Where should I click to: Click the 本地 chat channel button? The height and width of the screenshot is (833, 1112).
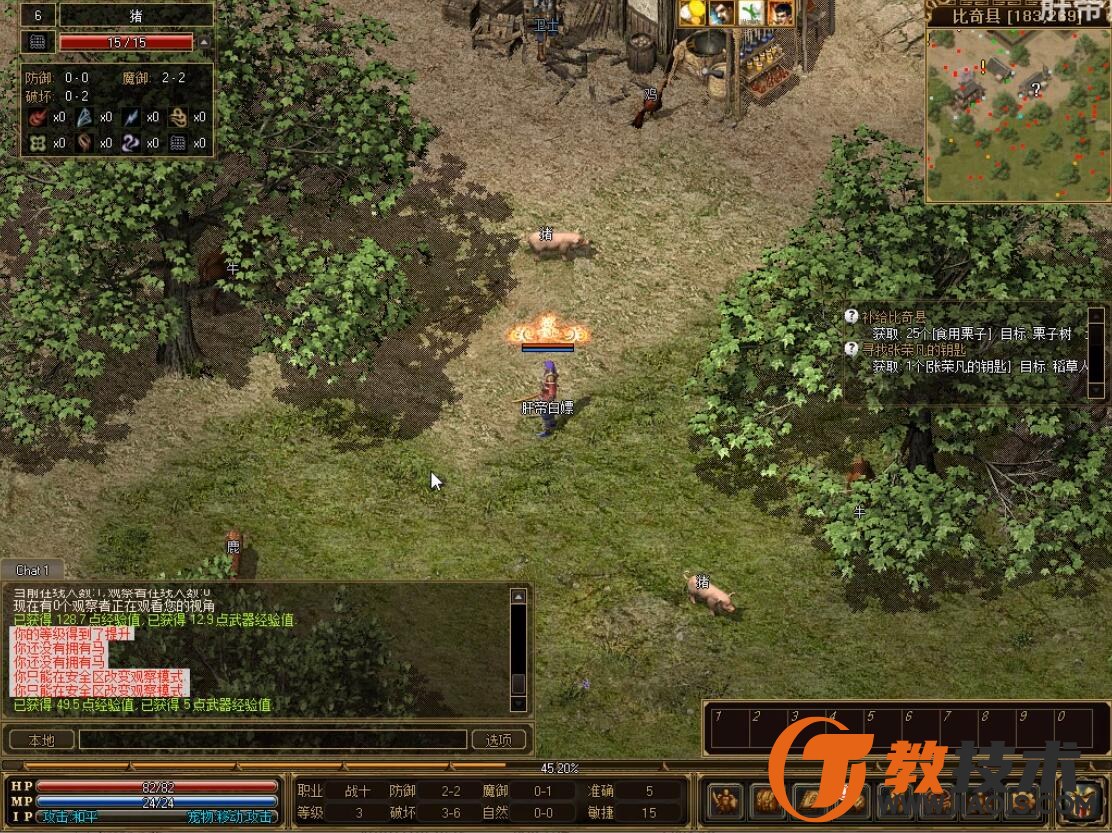40,740
